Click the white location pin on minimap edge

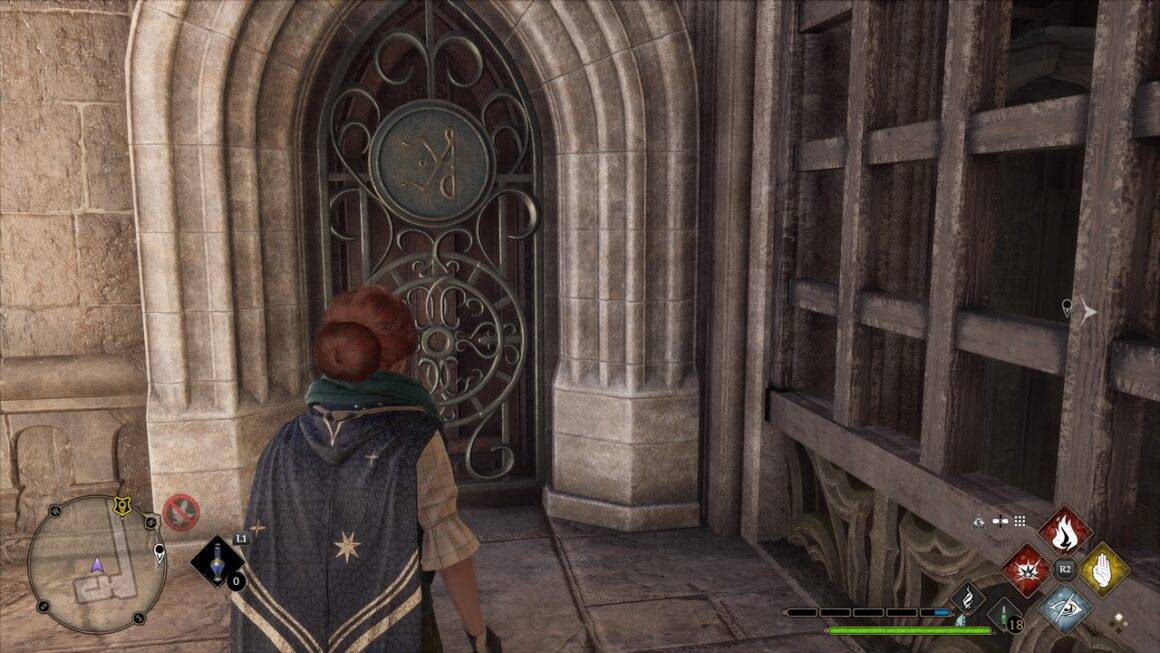click(x=159, y=551)
